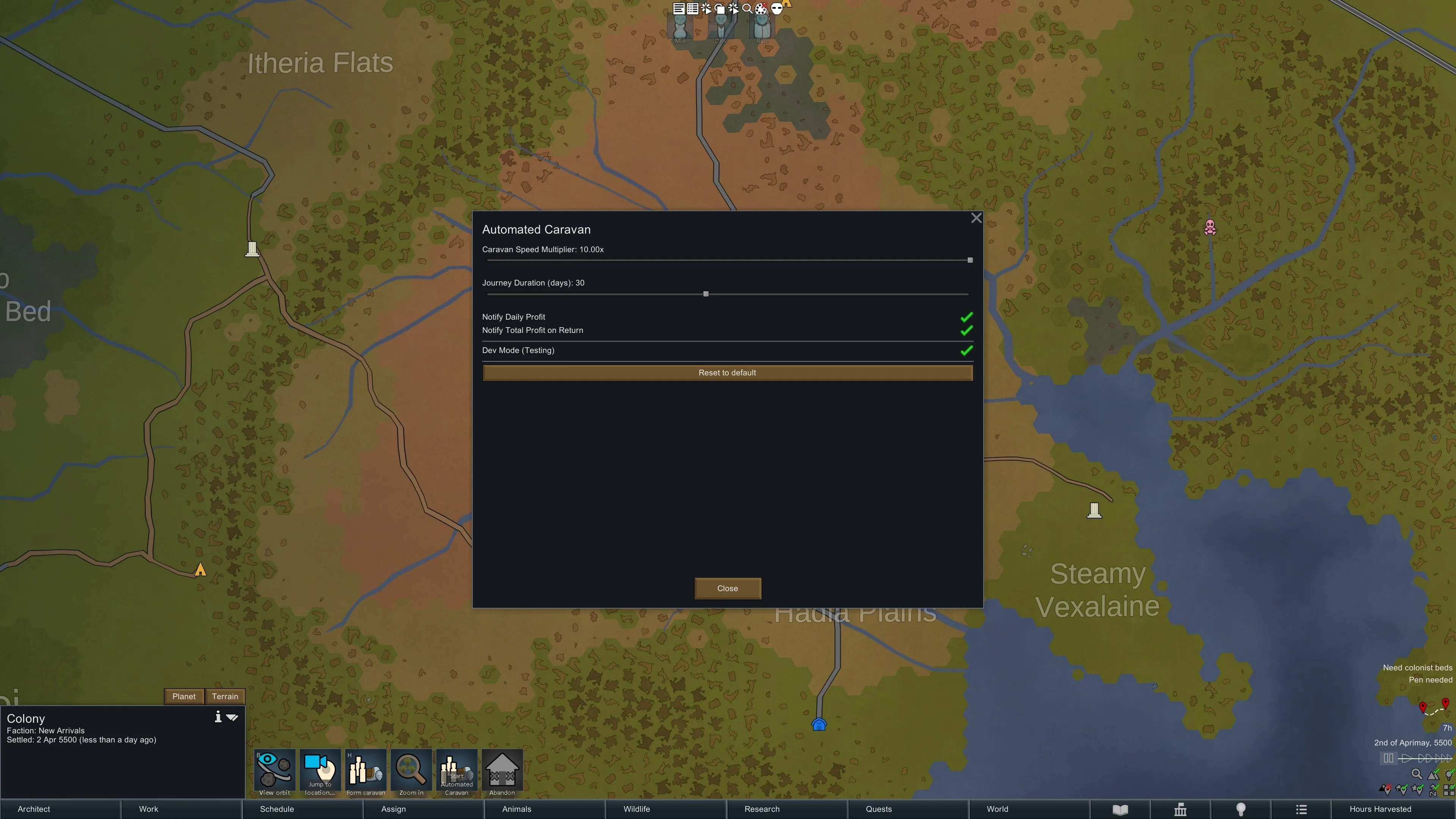The height and width of the screenshot is (819, 1456).
Task: Click the Caravan Speed Multiplier slider handle
Action: click(970, 260)
